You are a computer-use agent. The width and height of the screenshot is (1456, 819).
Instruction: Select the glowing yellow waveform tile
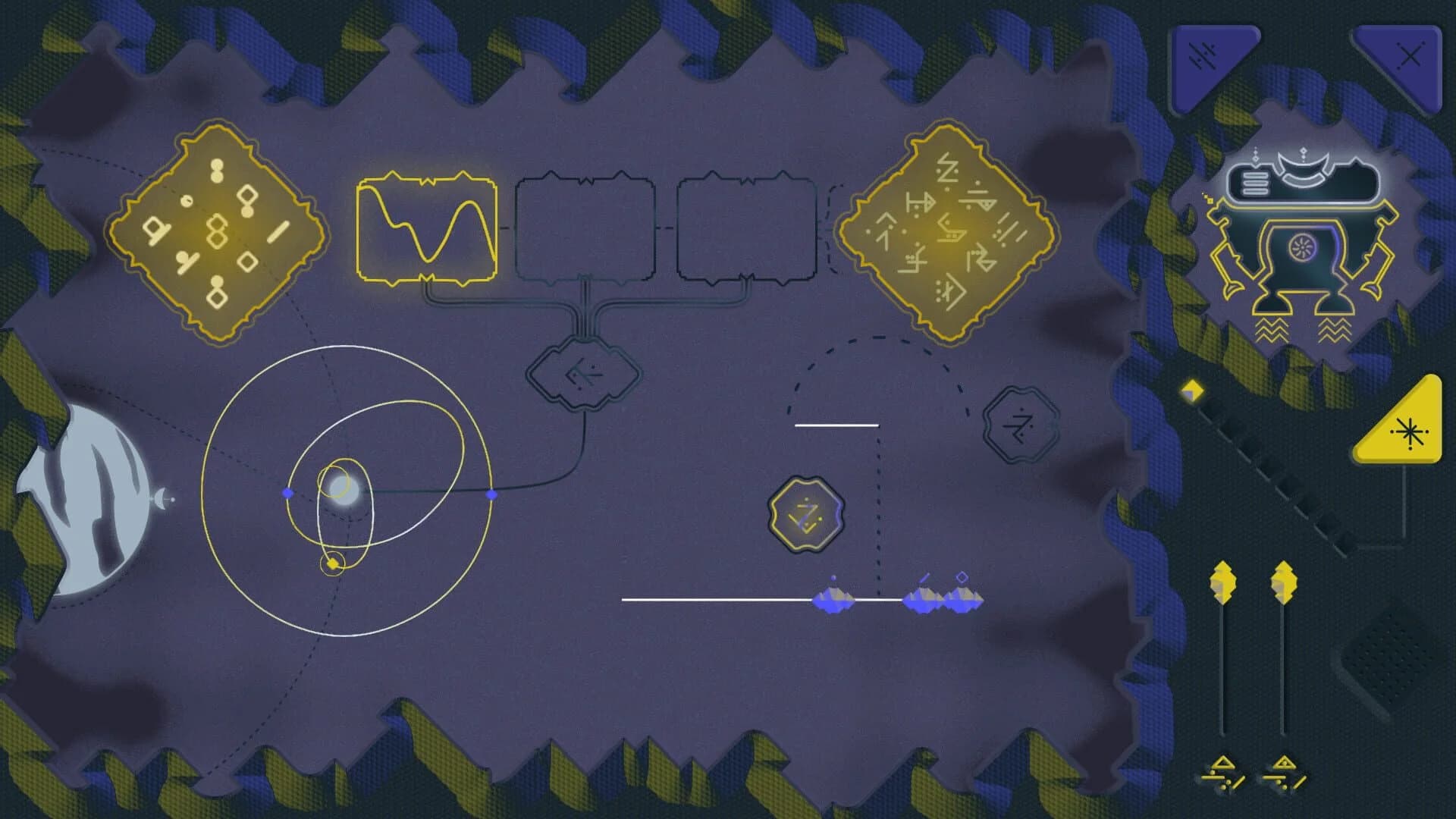click(427, 227)
